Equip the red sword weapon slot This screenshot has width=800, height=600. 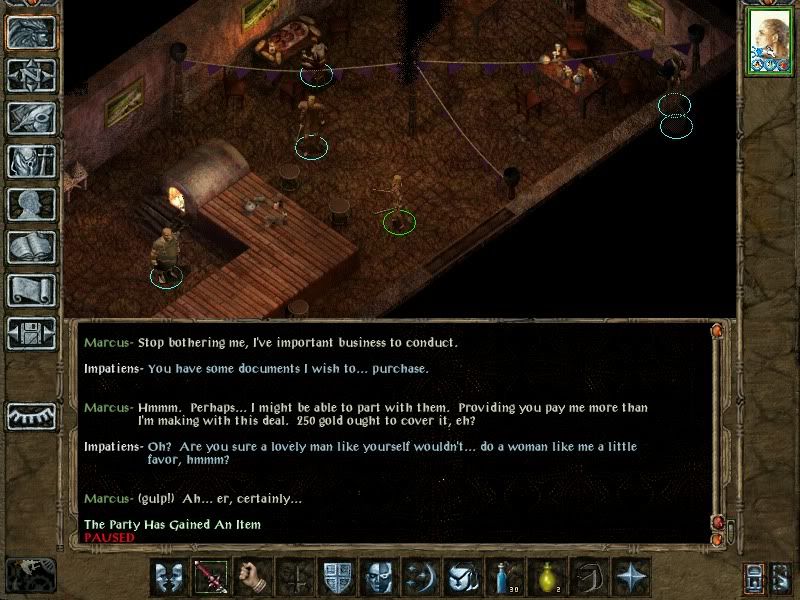click(x=212, y=577)
